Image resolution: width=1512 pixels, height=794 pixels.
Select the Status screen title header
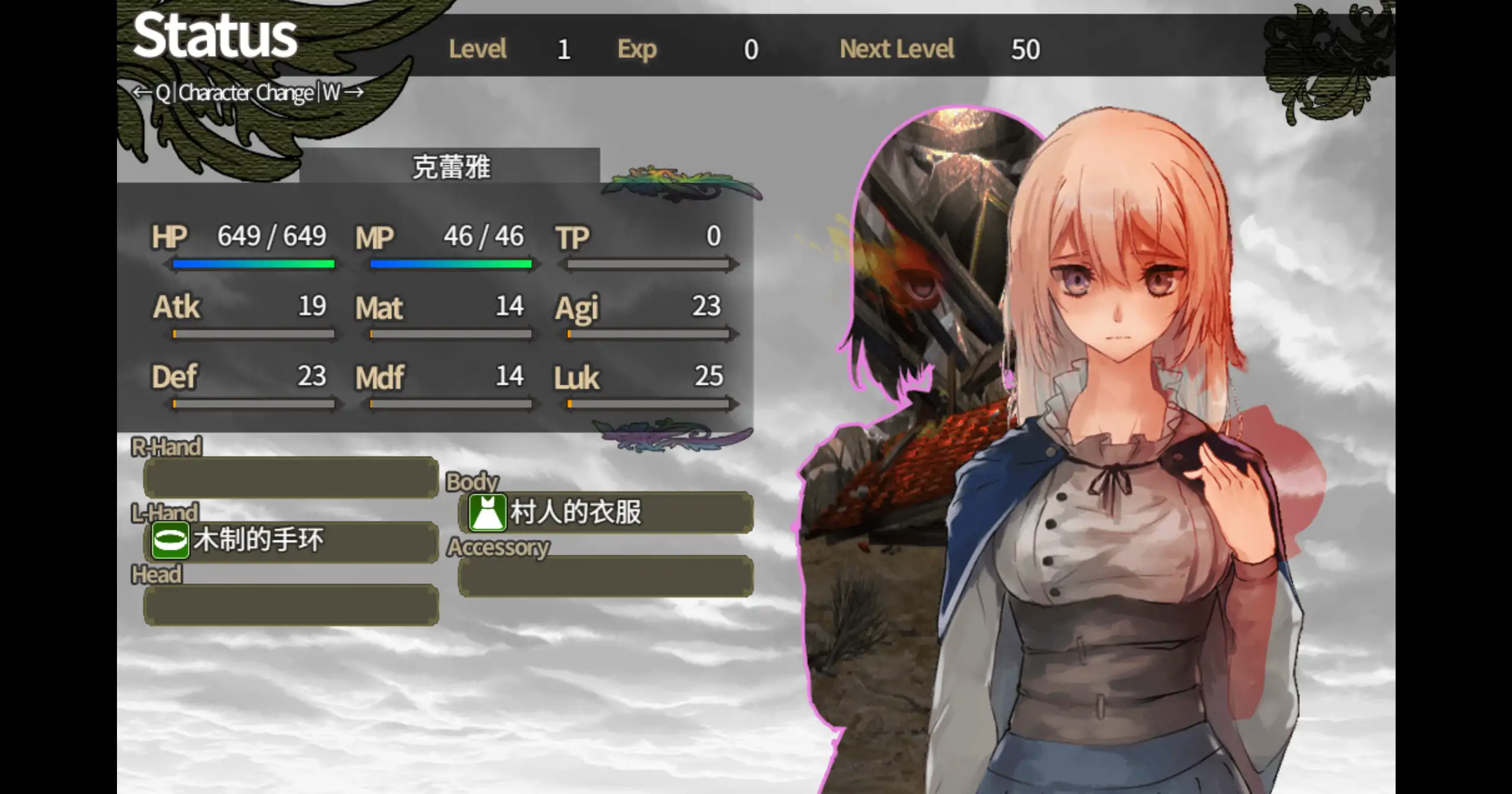(x=213, y=35)
